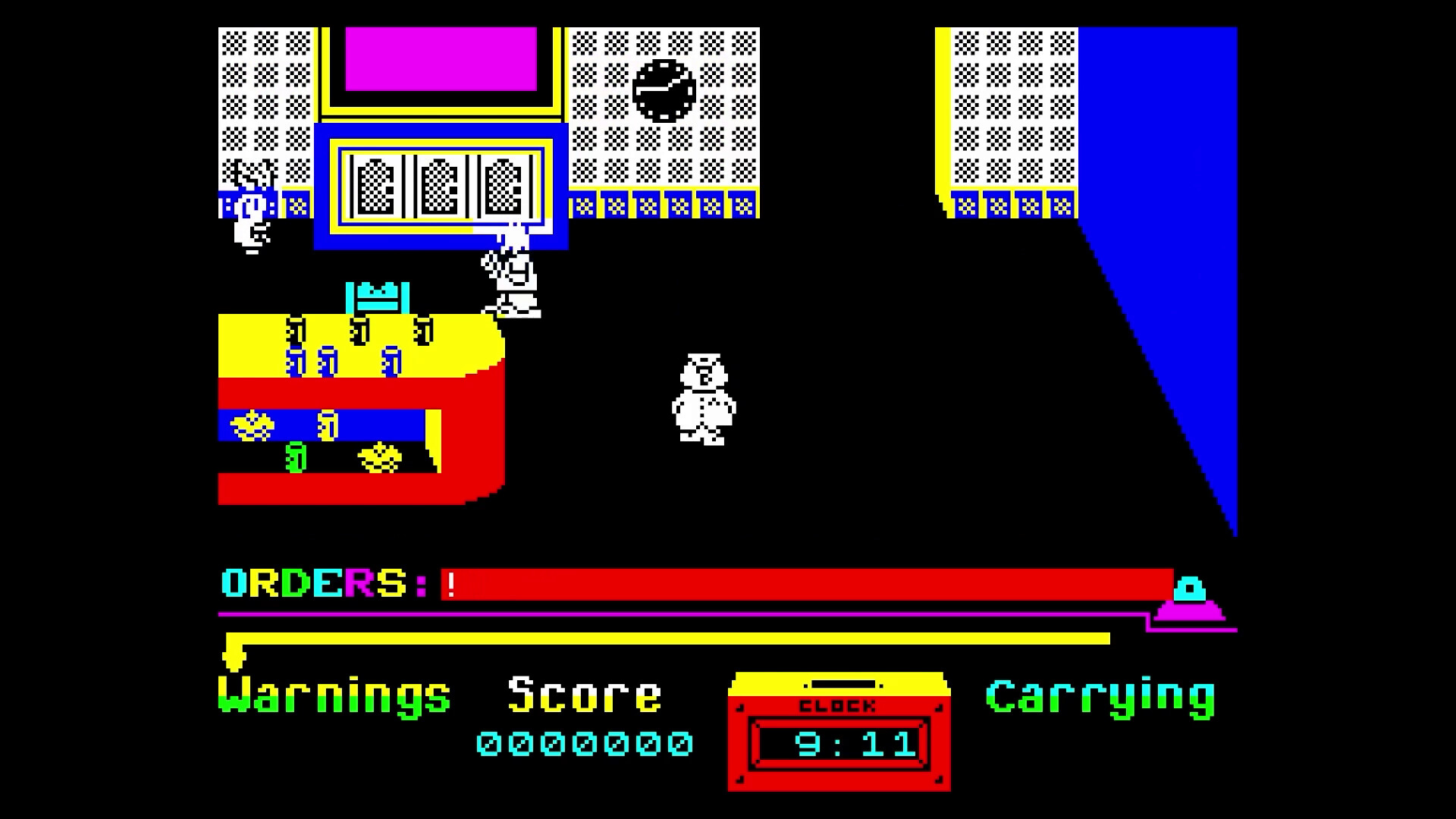Click a yellow flower dish on the shelf
Screen dimensions: 1456x819
[x=250, y=426]
